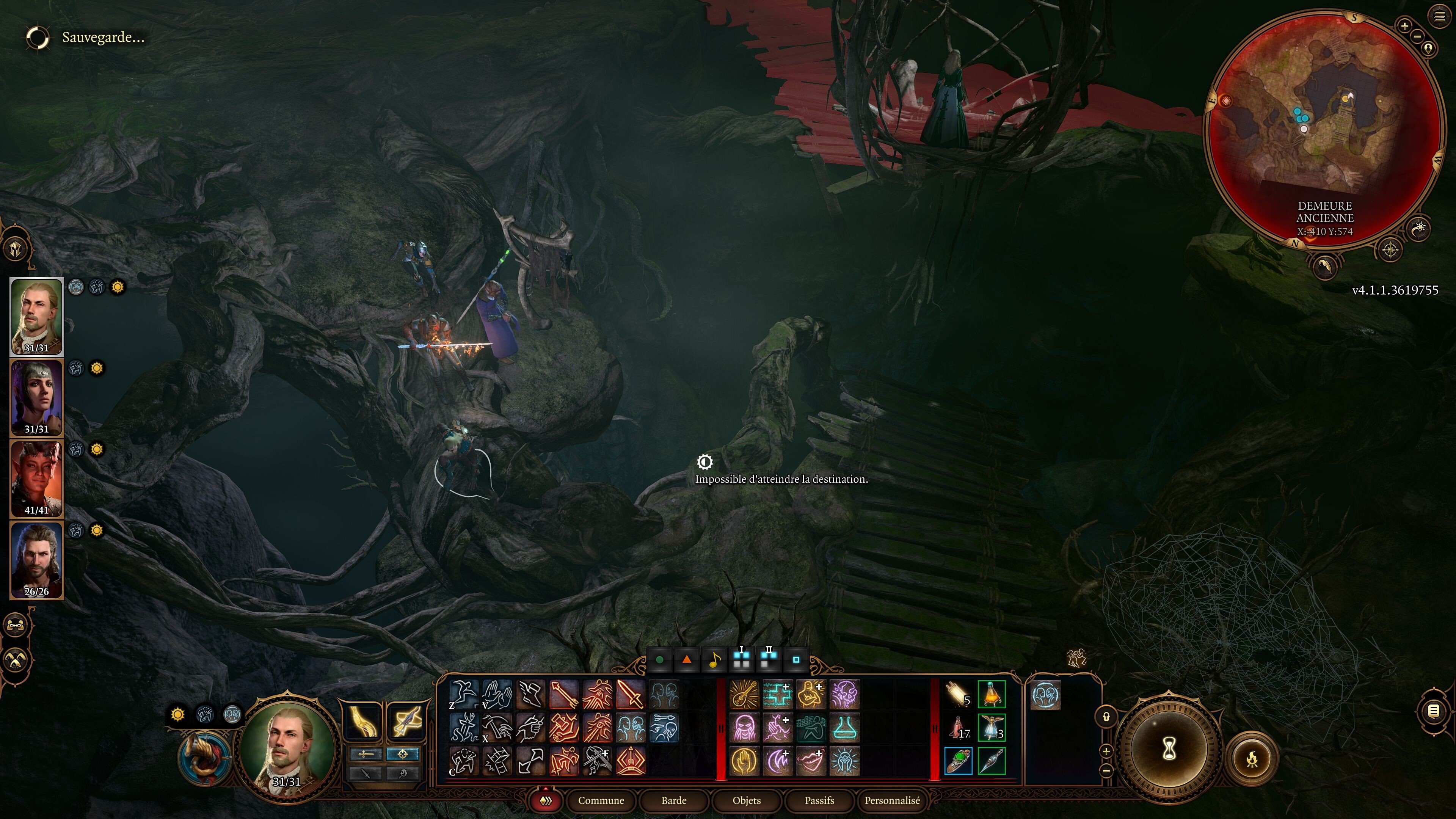Choose the Commune hotbar tab
This screenshot has width=1456, height=819.
click(601, 800)
